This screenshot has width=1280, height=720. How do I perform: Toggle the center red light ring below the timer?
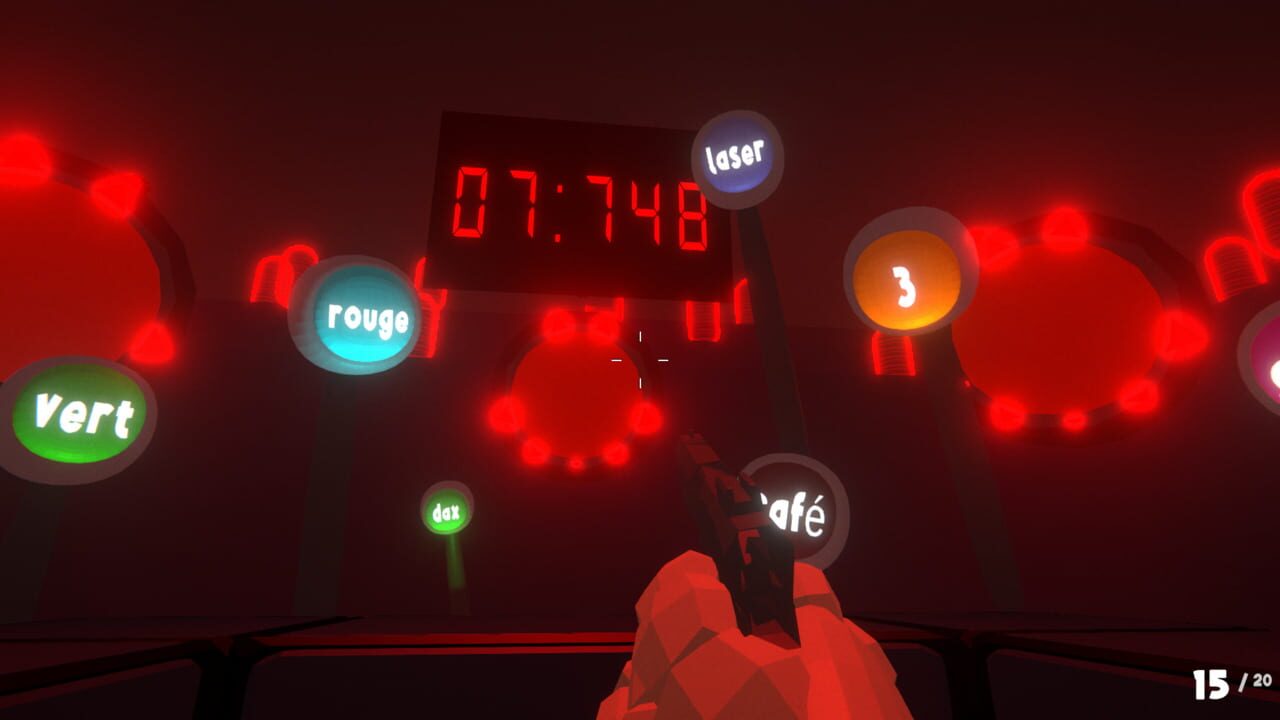click(575, 400)
